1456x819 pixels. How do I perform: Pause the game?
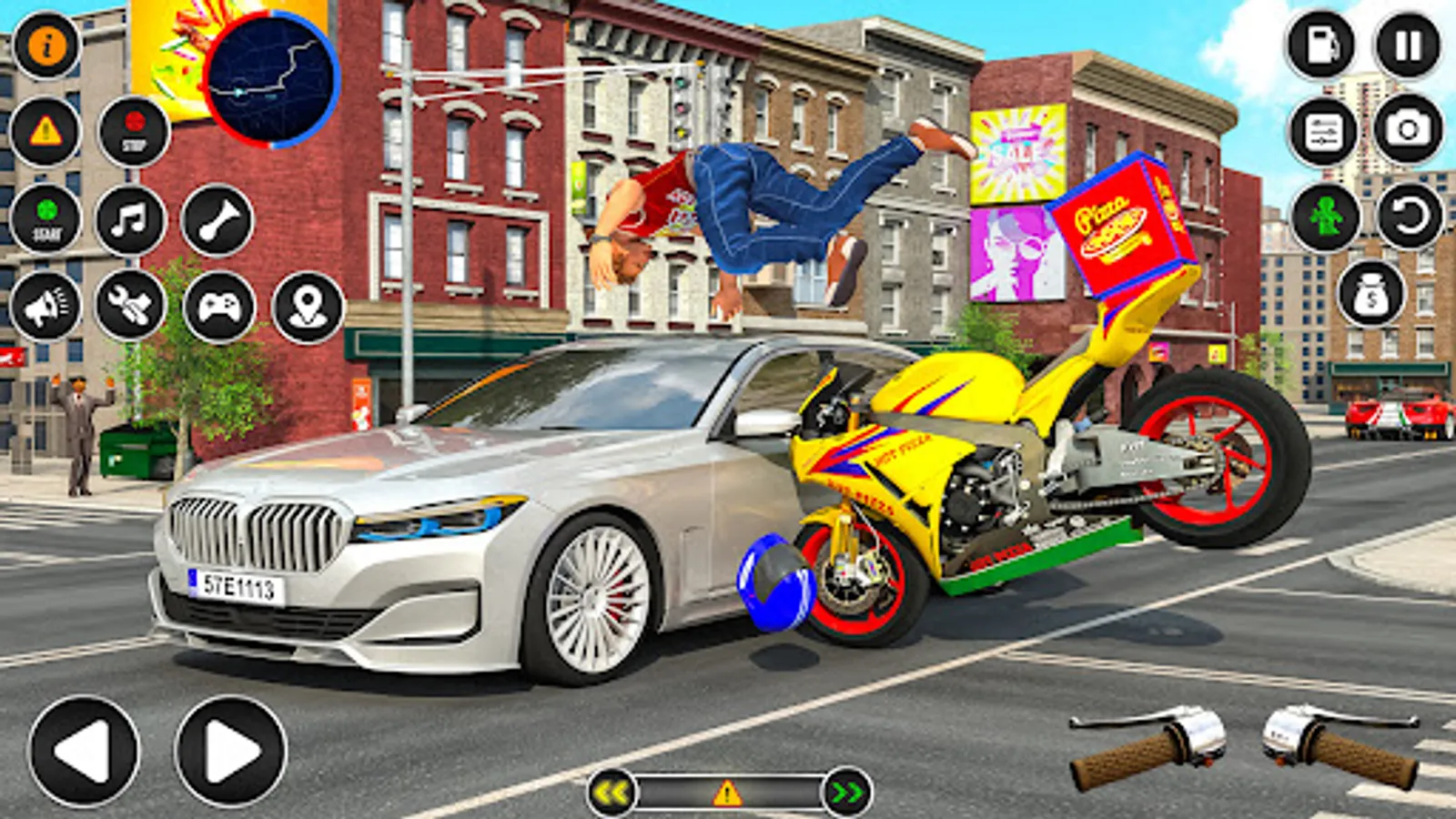point(1406,45)
